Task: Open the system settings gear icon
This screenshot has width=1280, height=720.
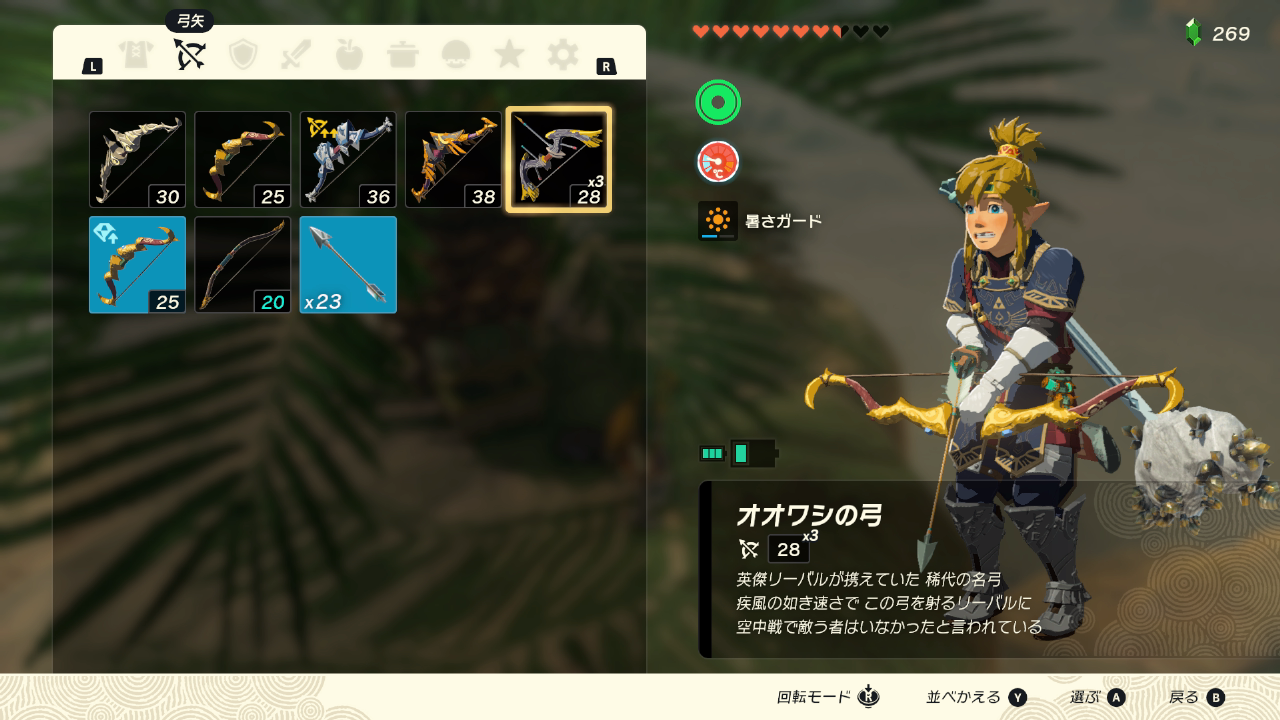Action: click(x=563, y=55)
